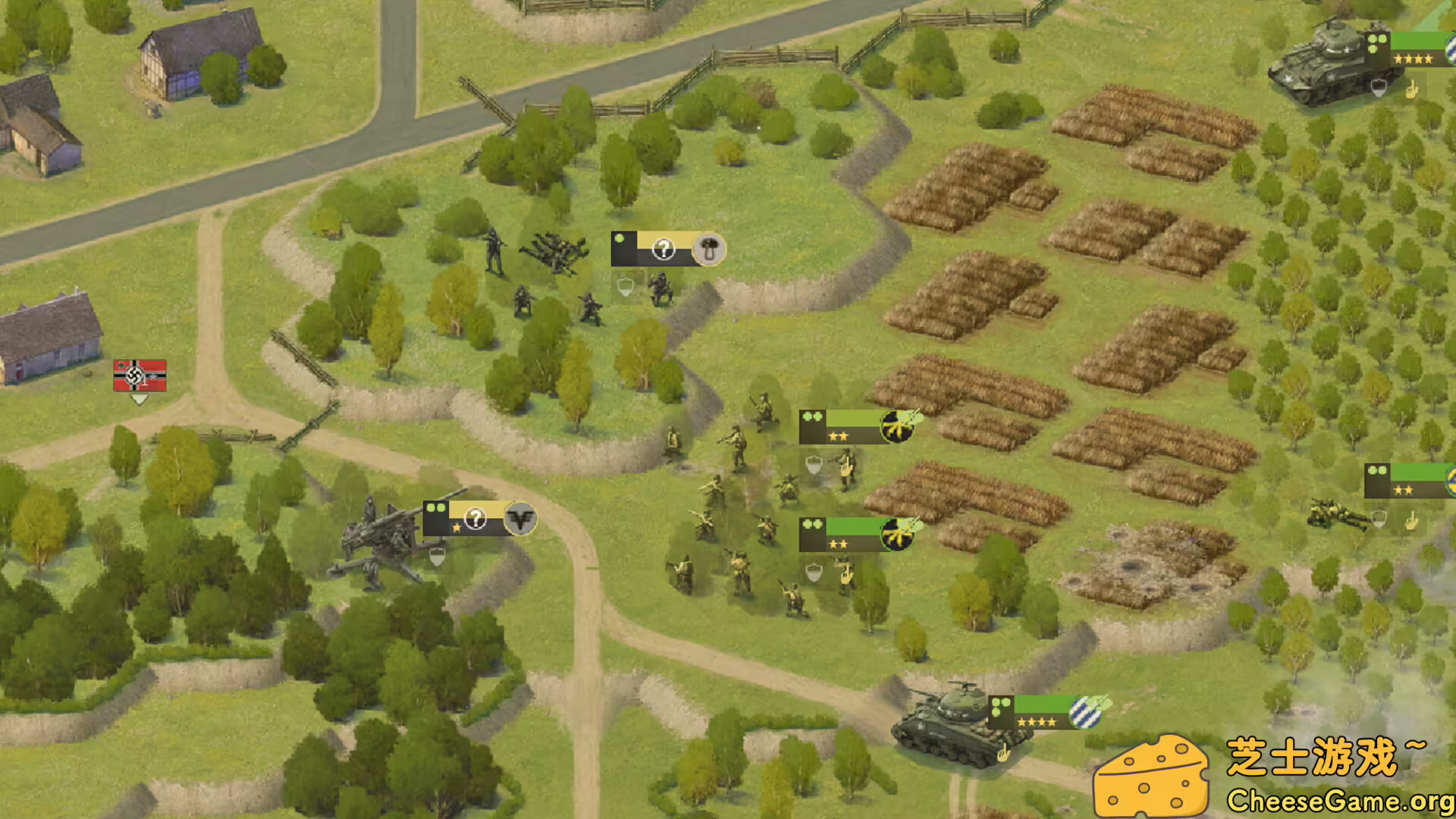This screenshot has width=1456, height=819.
Task: Click the four-star rank icon on the Sherman badge
Action: 1037,722
